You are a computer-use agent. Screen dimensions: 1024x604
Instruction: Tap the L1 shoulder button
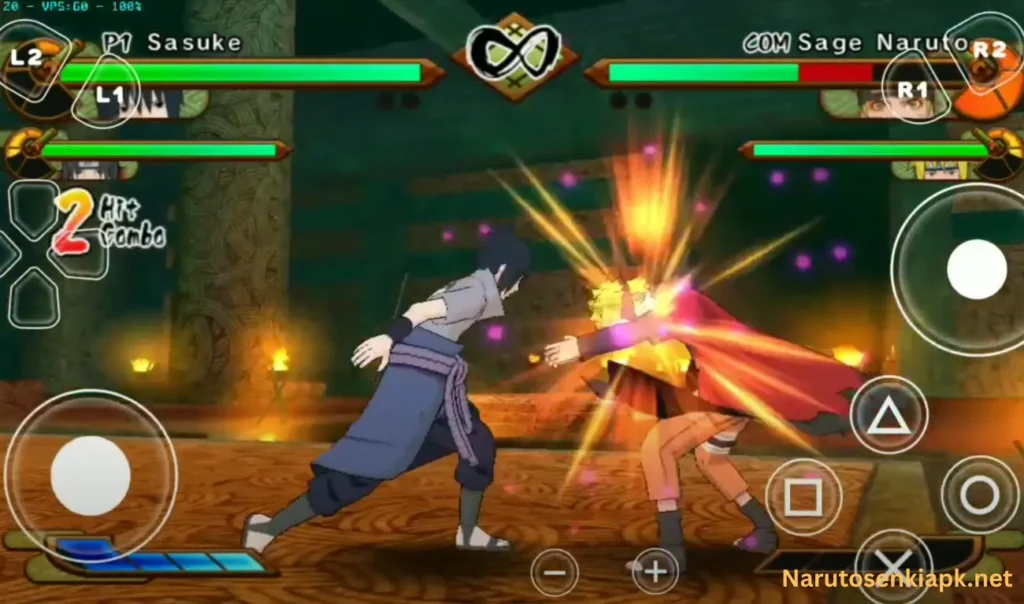[108, 93]
